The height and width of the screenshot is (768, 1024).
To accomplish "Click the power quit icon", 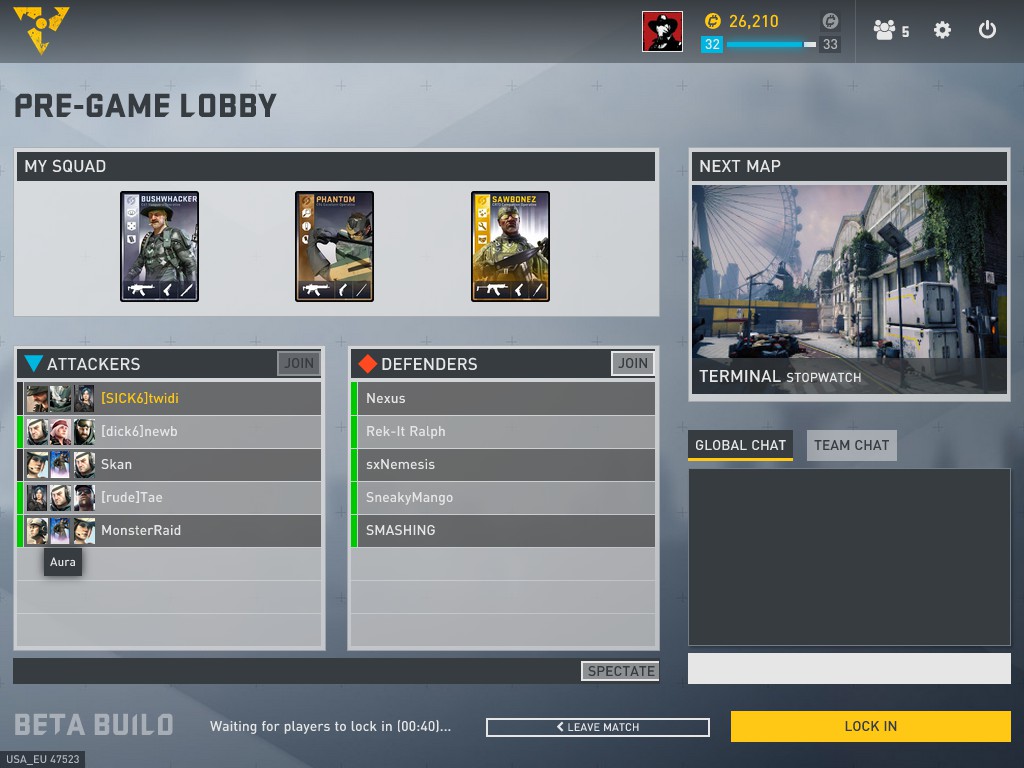I will 987,30.
